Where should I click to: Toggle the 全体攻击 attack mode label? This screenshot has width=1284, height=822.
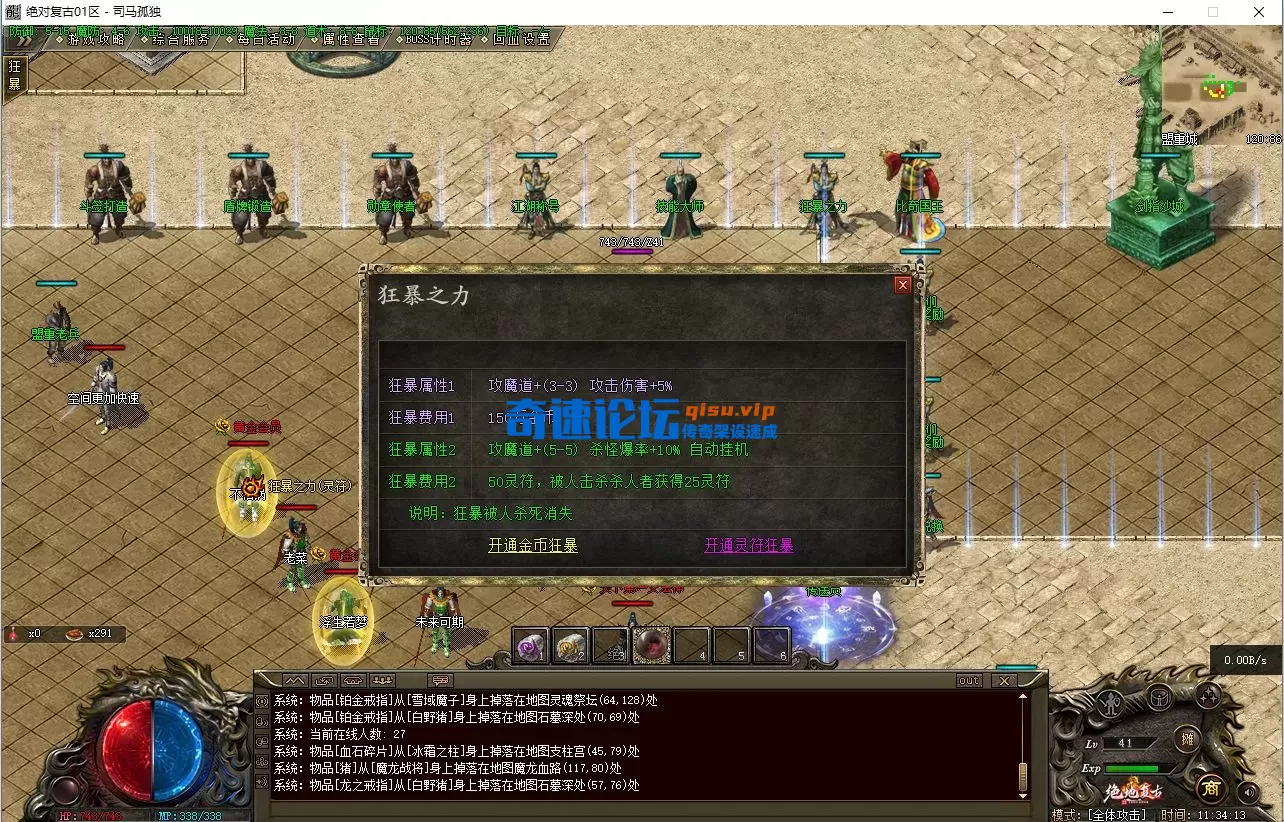1117,813
